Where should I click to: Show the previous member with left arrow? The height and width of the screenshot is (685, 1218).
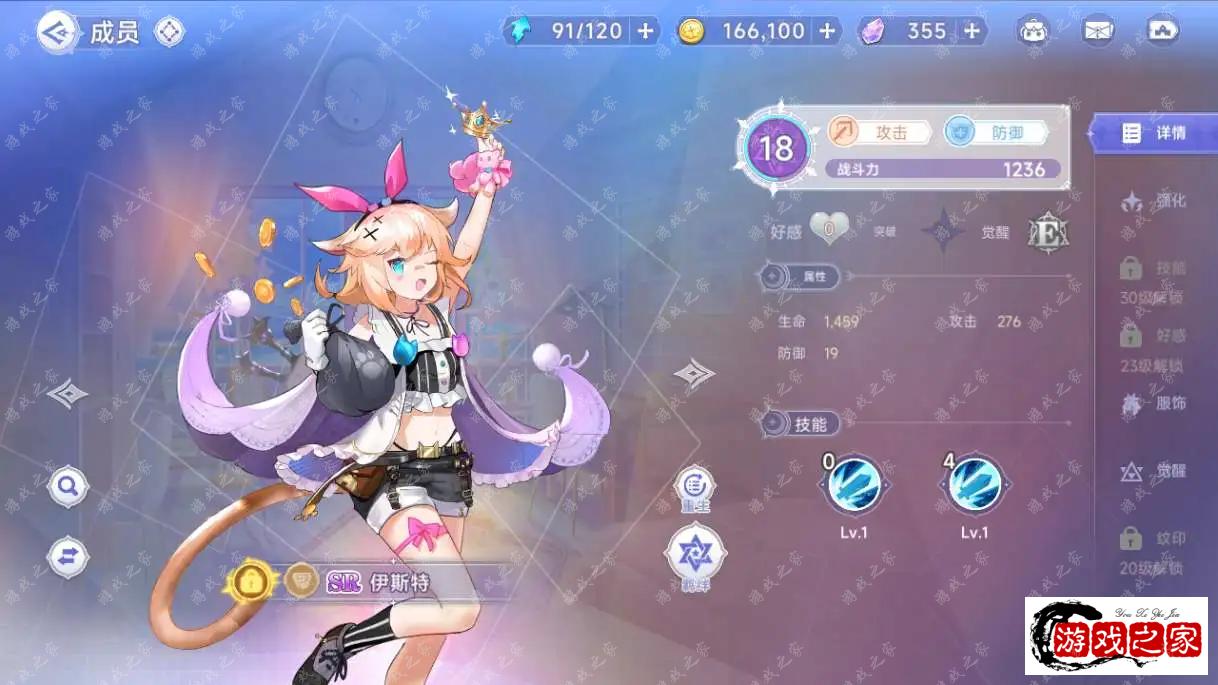point(67,393)
